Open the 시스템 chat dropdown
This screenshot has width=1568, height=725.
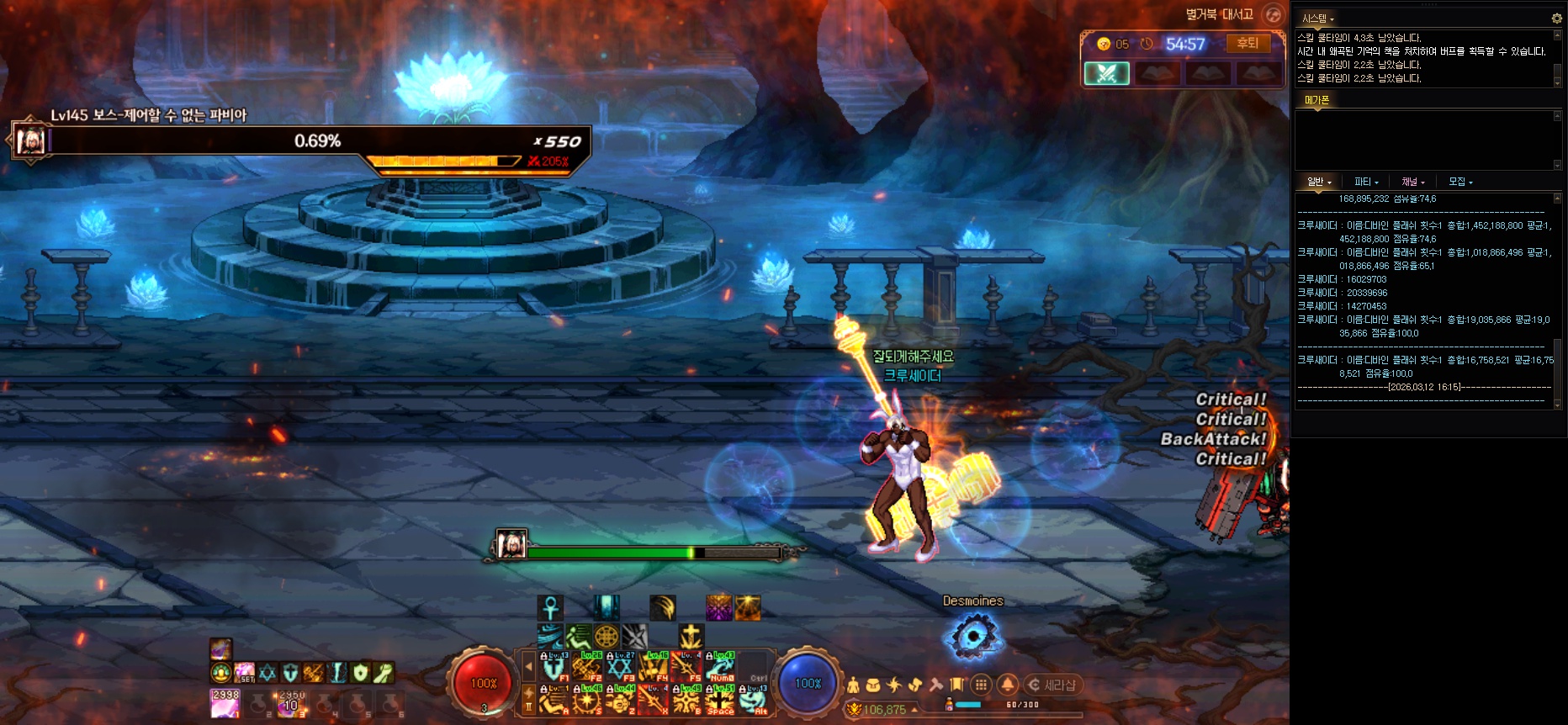click(1318, 19)
